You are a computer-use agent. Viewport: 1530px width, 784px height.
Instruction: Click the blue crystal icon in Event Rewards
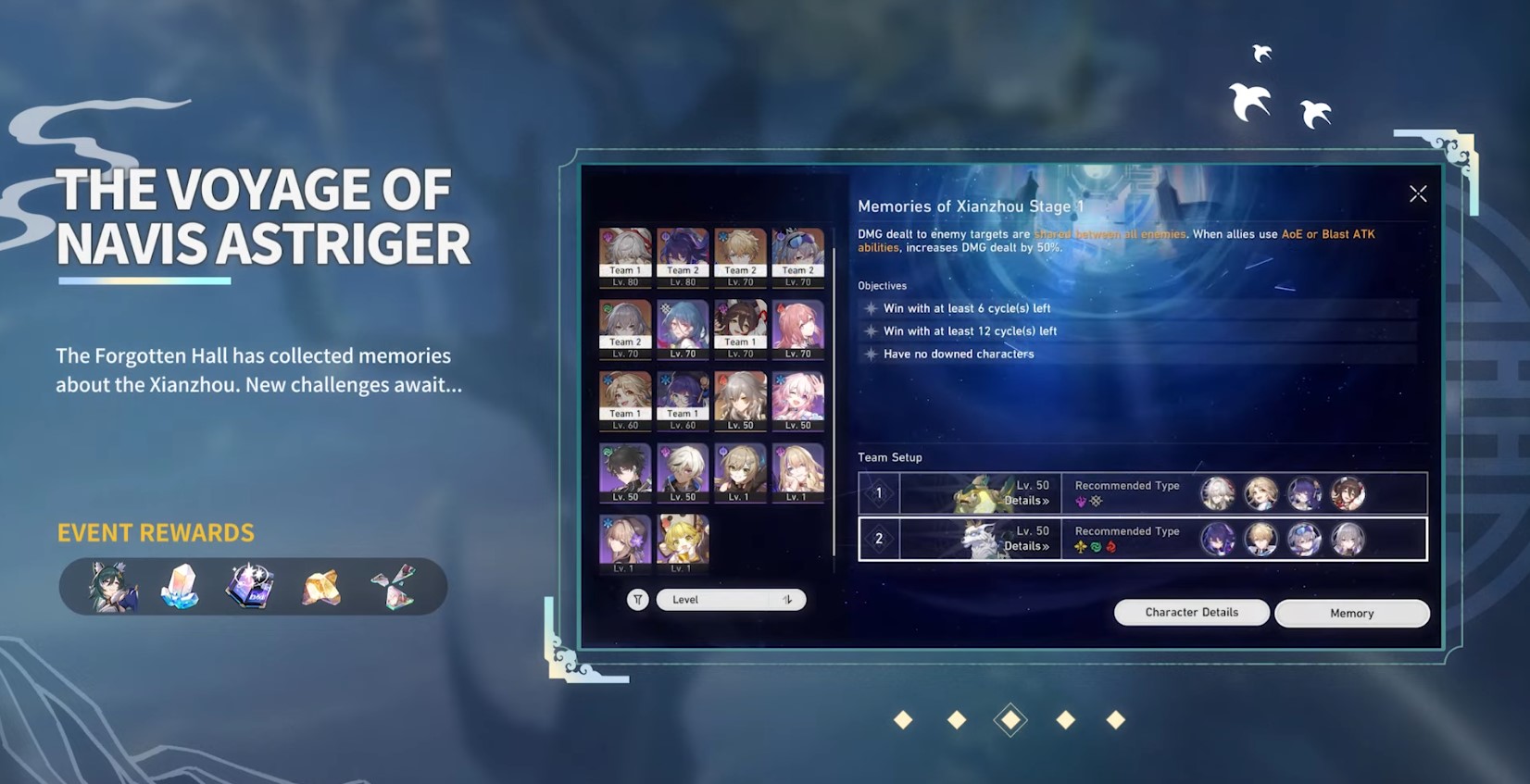point(180,586)
